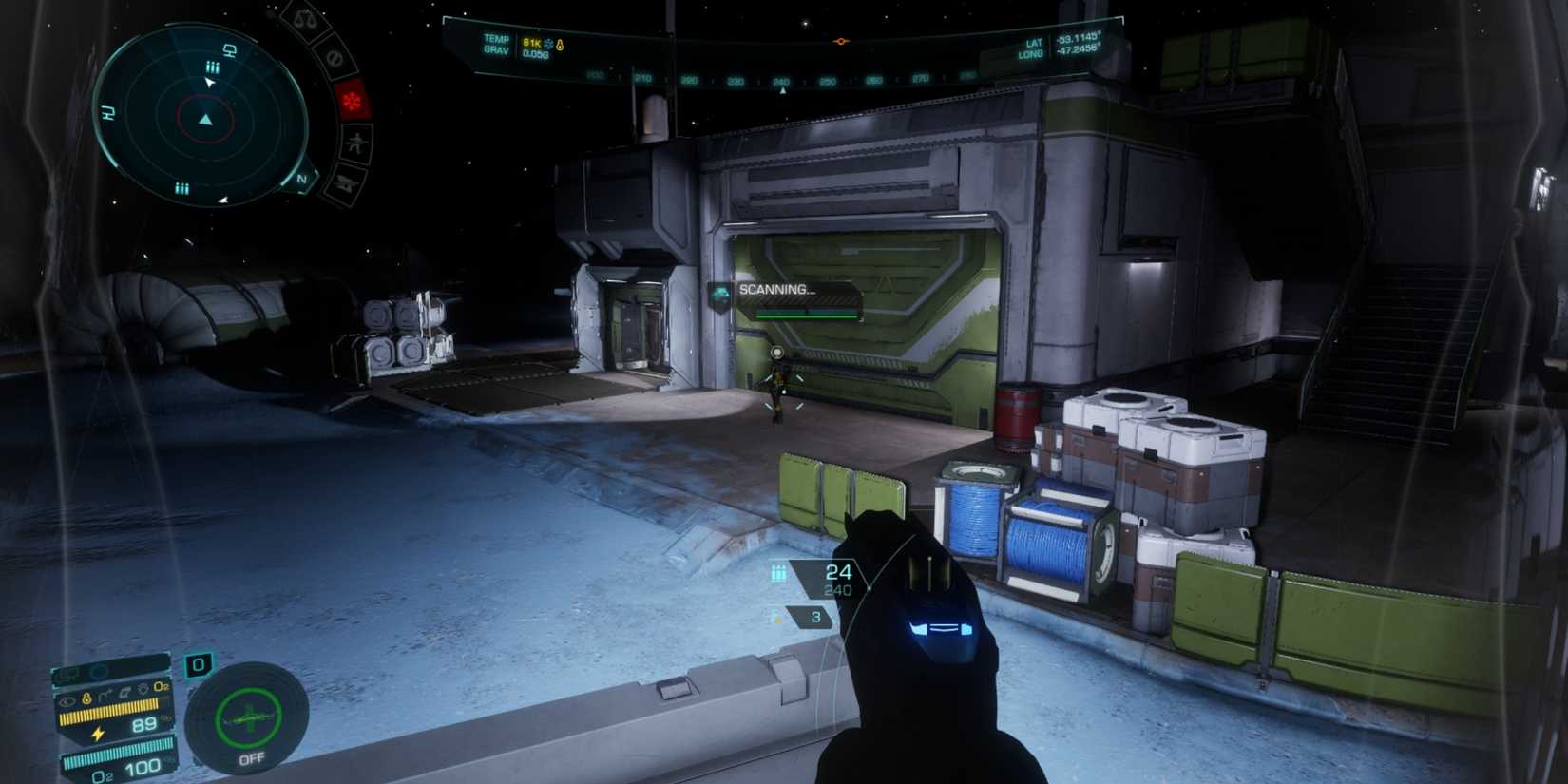The image size is (1568, 784).
Task: Click the 240 heading on the compass tape
Action: (x=782, y=83)
